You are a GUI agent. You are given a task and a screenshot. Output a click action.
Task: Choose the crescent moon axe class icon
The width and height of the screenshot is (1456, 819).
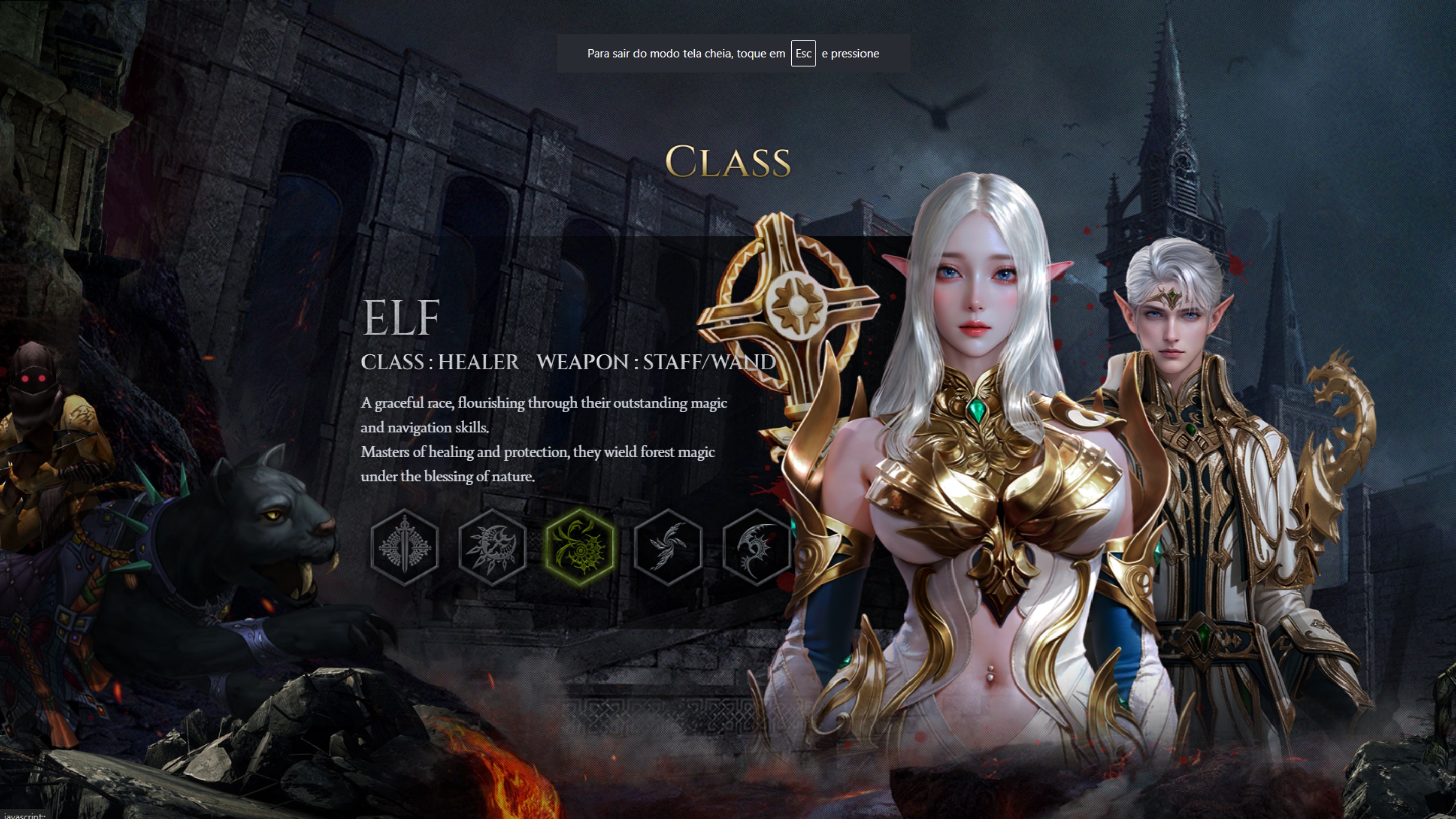tap(492, 547)
